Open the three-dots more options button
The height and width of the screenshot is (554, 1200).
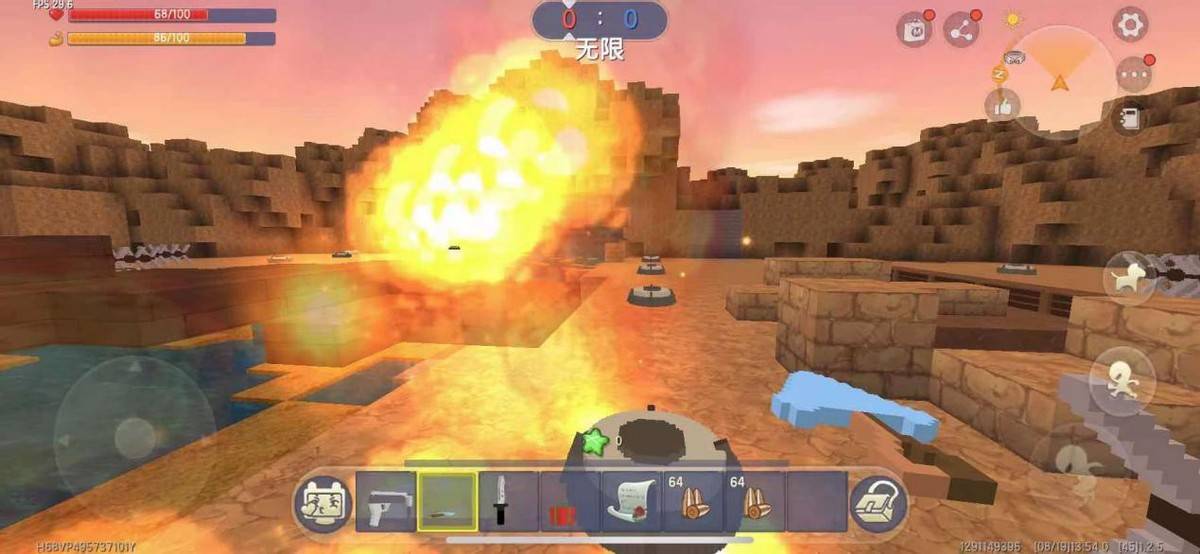(x=1134, y=74)
